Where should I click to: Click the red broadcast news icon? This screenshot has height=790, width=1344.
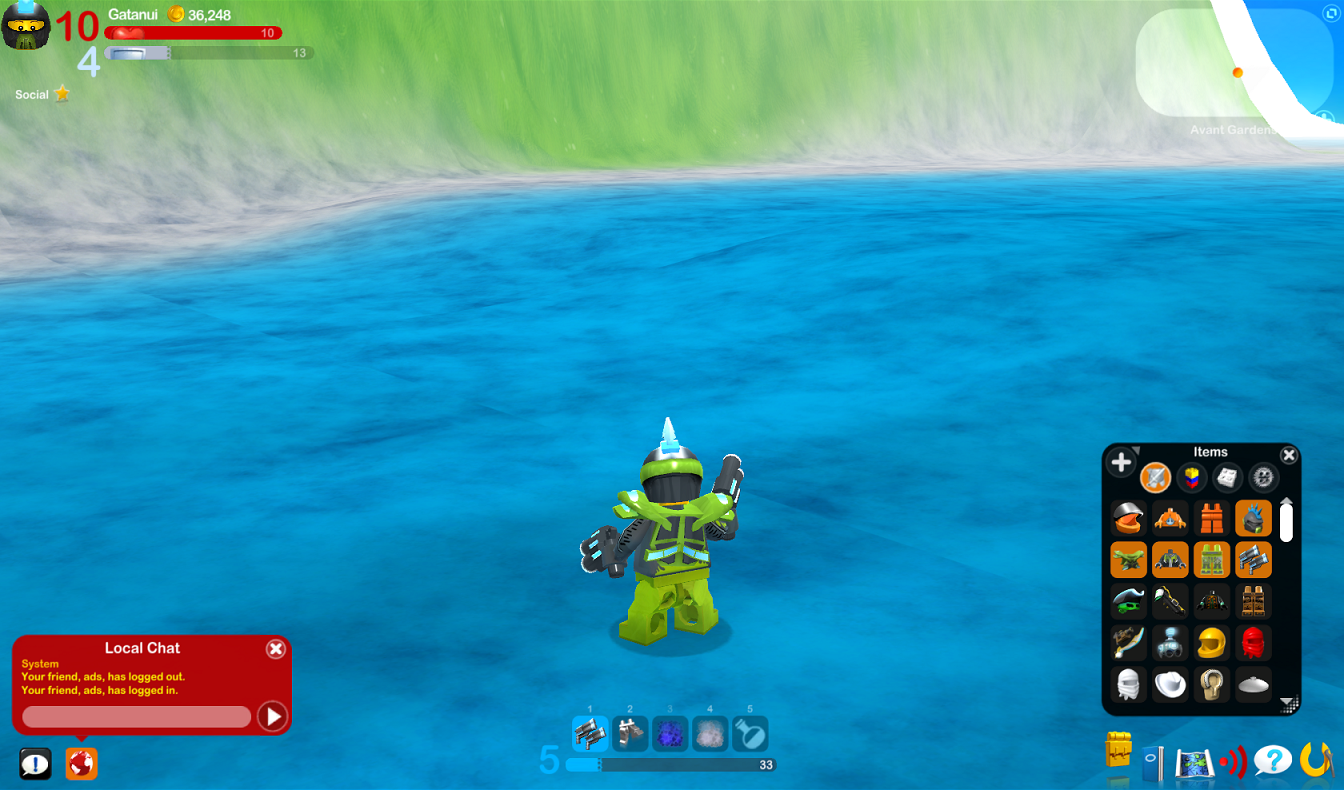(x=1233, y=762)
